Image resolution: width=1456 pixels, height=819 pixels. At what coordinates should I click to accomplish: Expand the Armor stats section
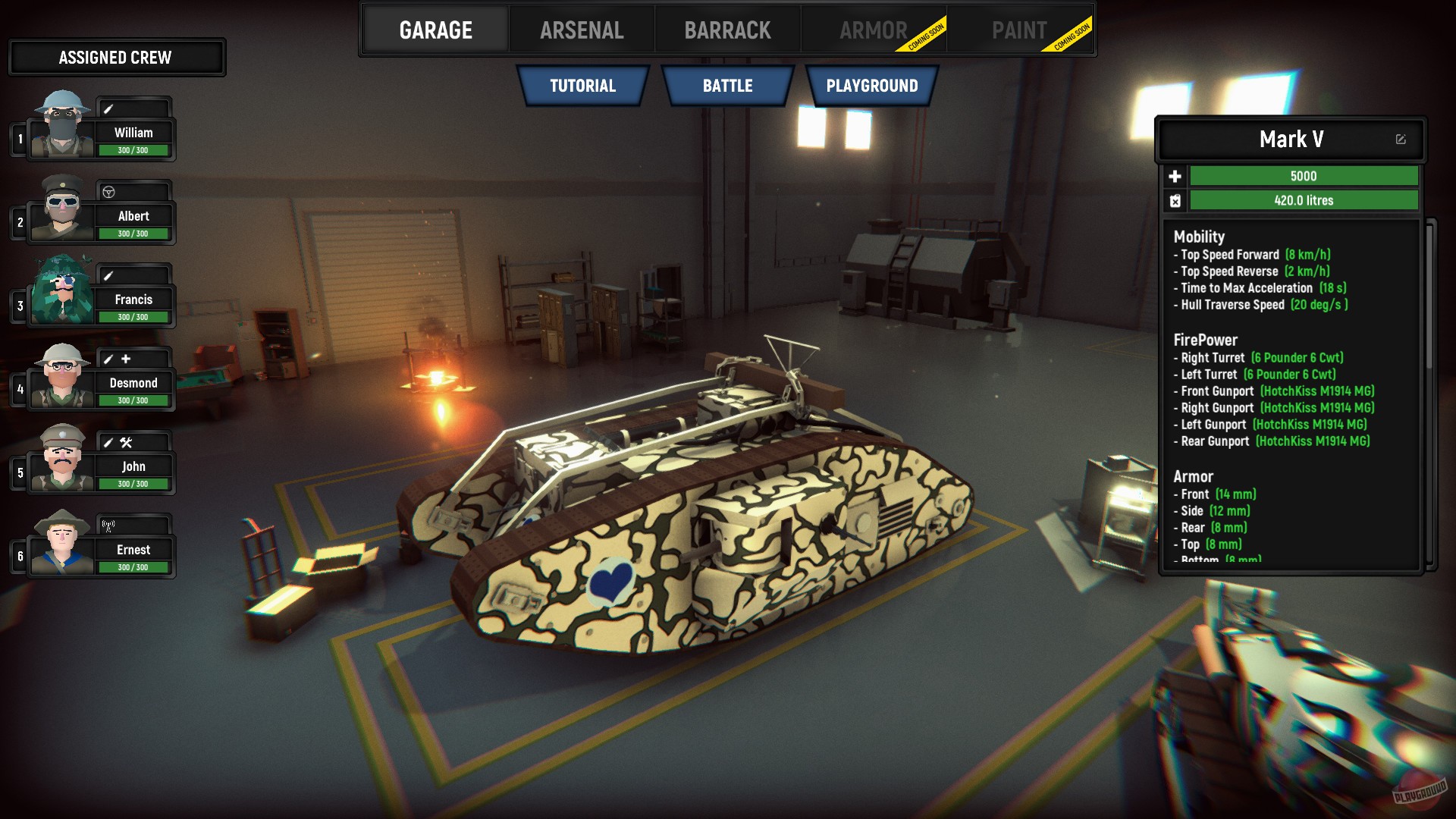pos(1192,476)
